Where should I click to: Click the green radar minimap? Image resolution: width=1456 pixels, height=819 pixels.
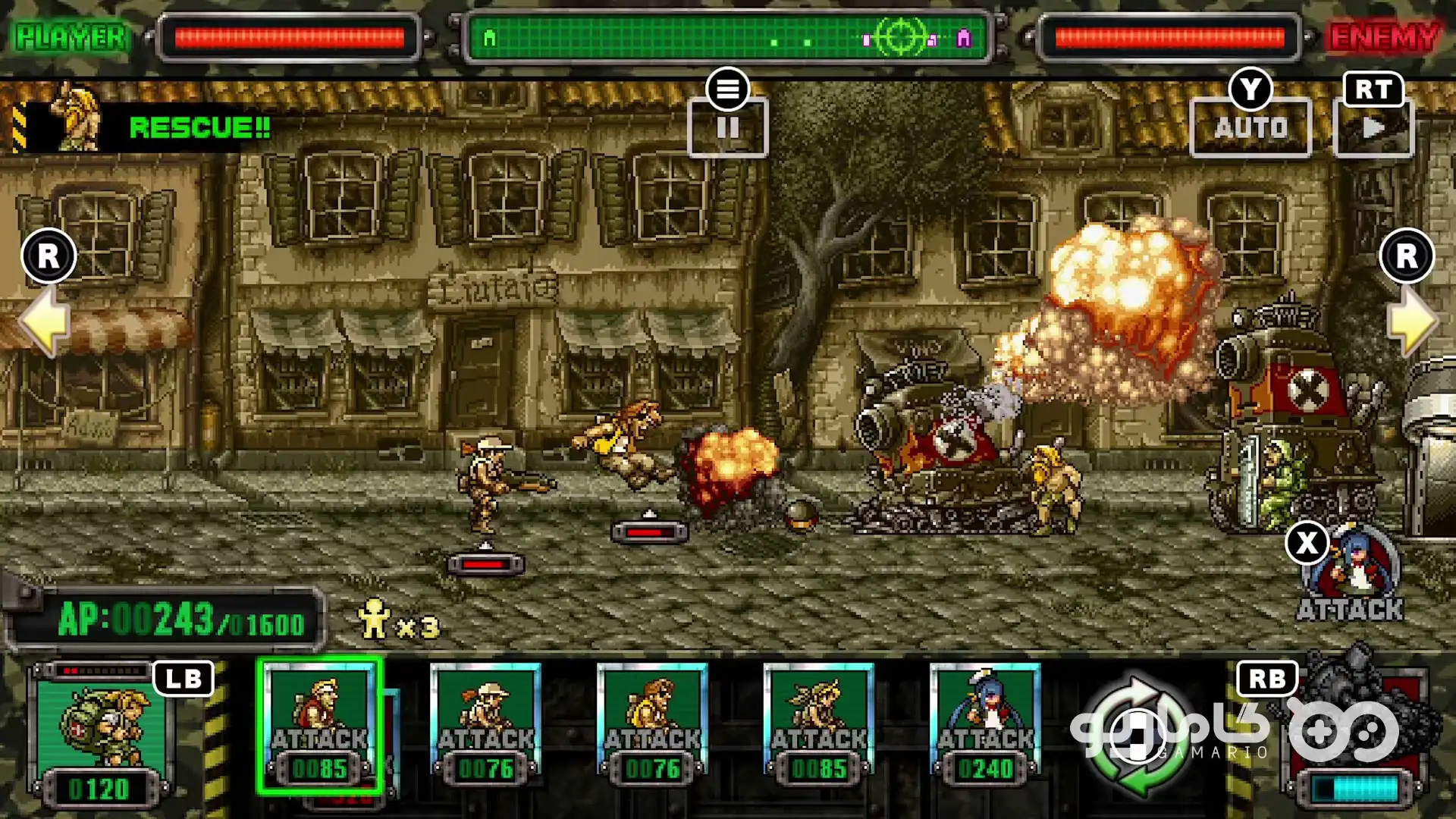point(726,37)
